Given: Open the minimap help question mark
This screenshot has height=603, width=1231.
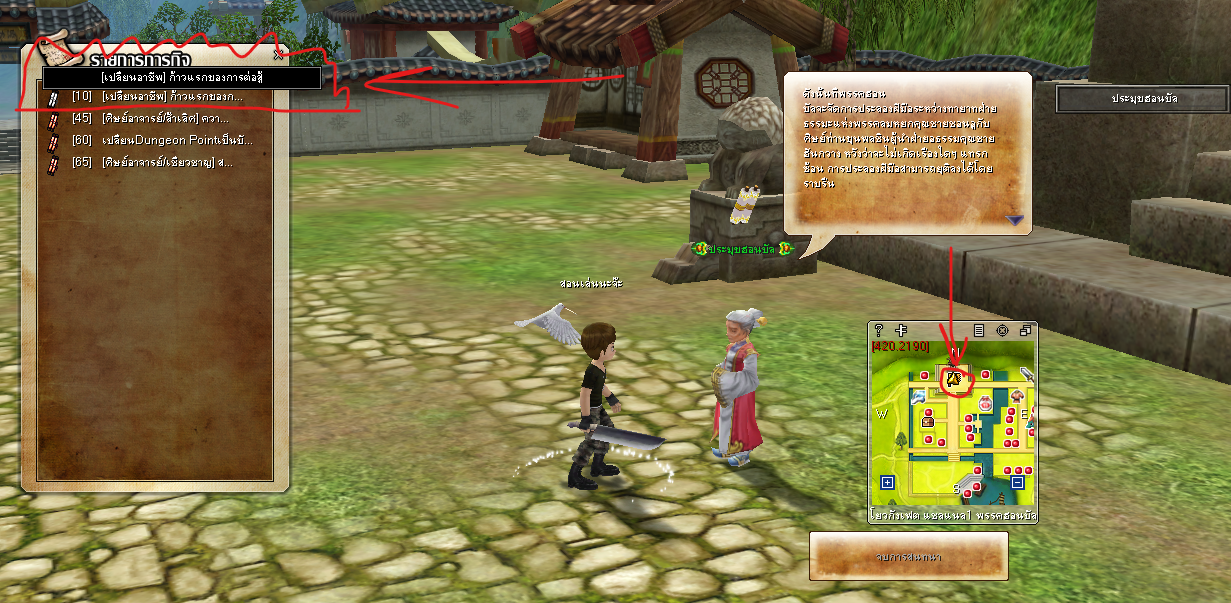Looking at the screenshot, I should click(879, 330).
